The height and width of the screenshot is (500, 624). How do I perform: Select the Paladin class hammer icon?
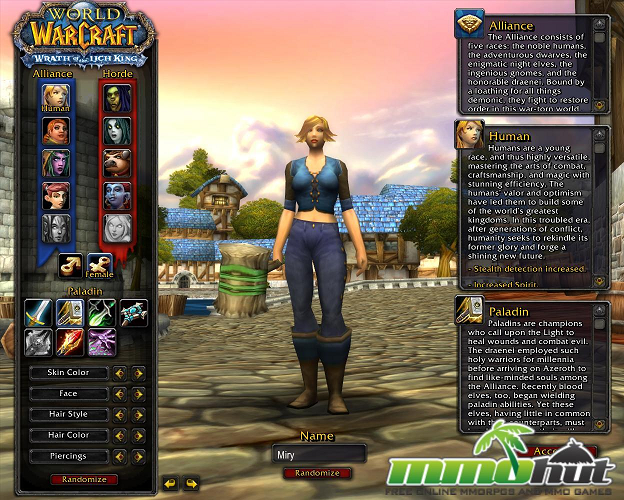click(x=69, y=313)
